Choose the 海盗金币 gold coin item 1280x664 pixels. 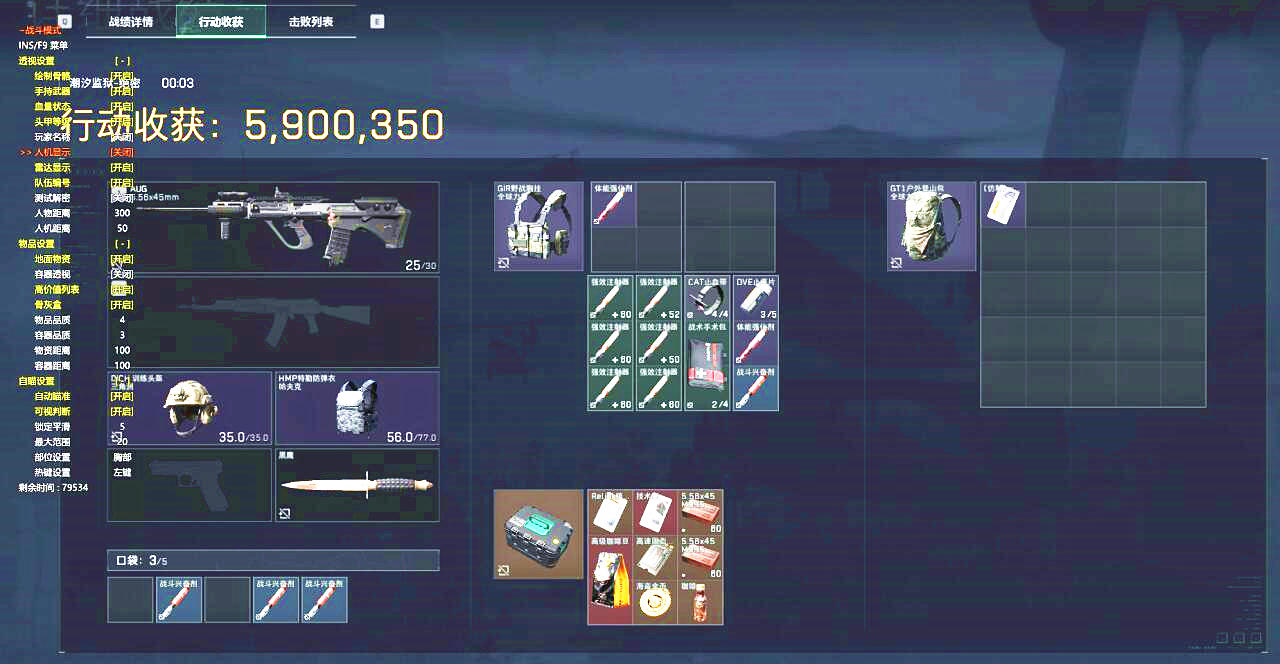tap(656, 602)
